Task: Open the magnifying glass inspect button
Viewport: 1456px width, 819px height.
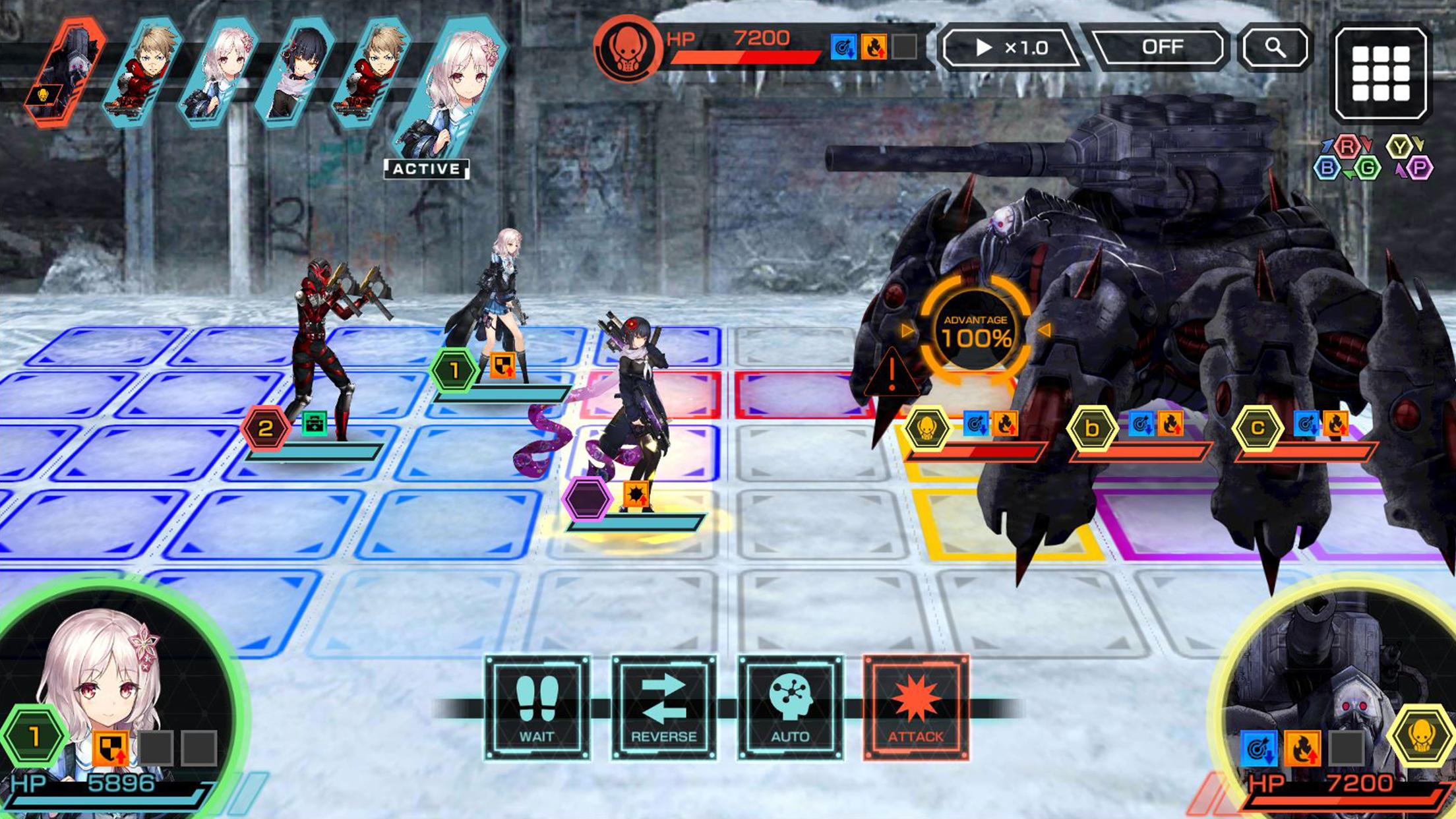Action: click(x=1275, y=47)
